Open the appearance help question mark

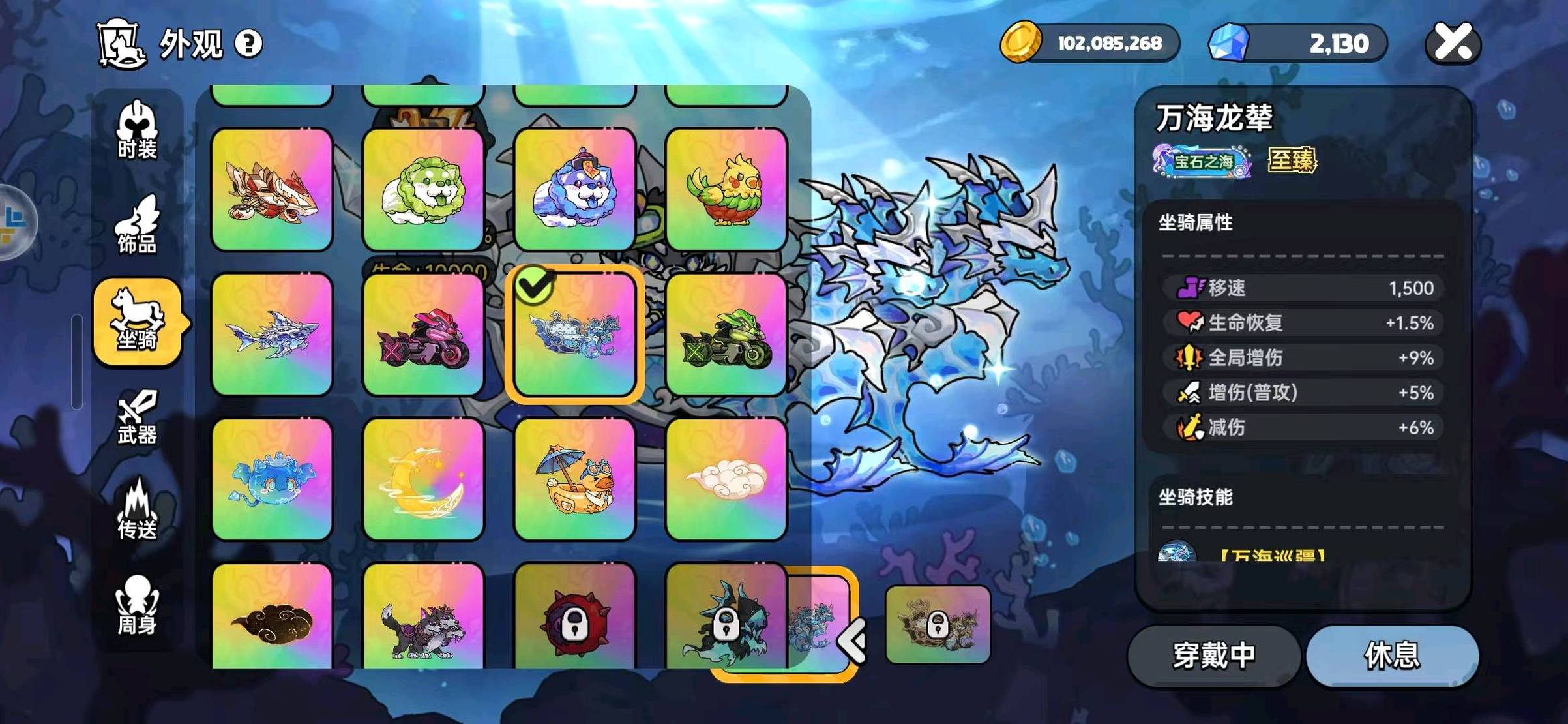(248, 44)
